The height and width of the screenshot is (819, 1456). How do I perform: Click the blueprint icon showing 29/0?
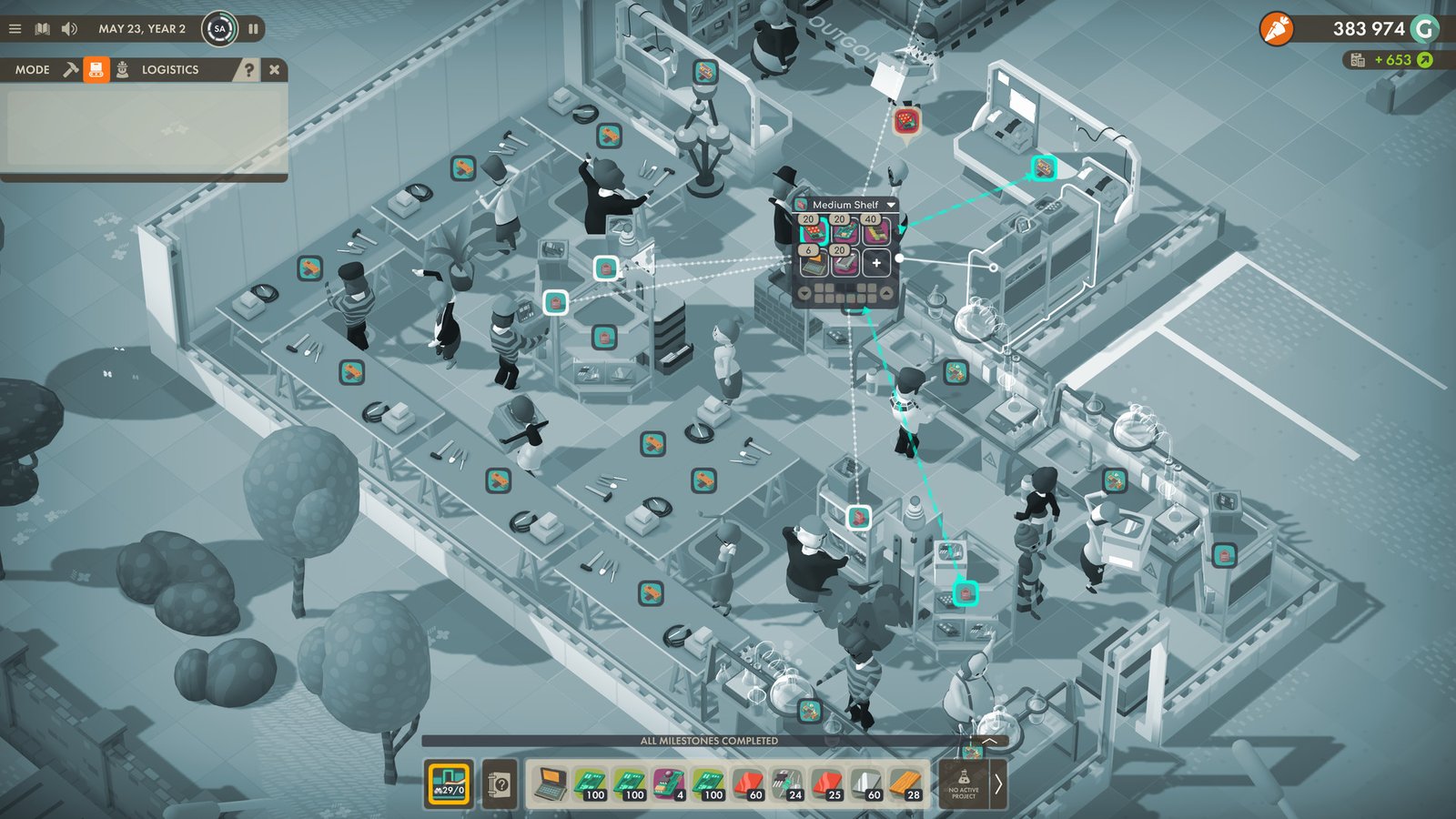click(x=449, y=784)
